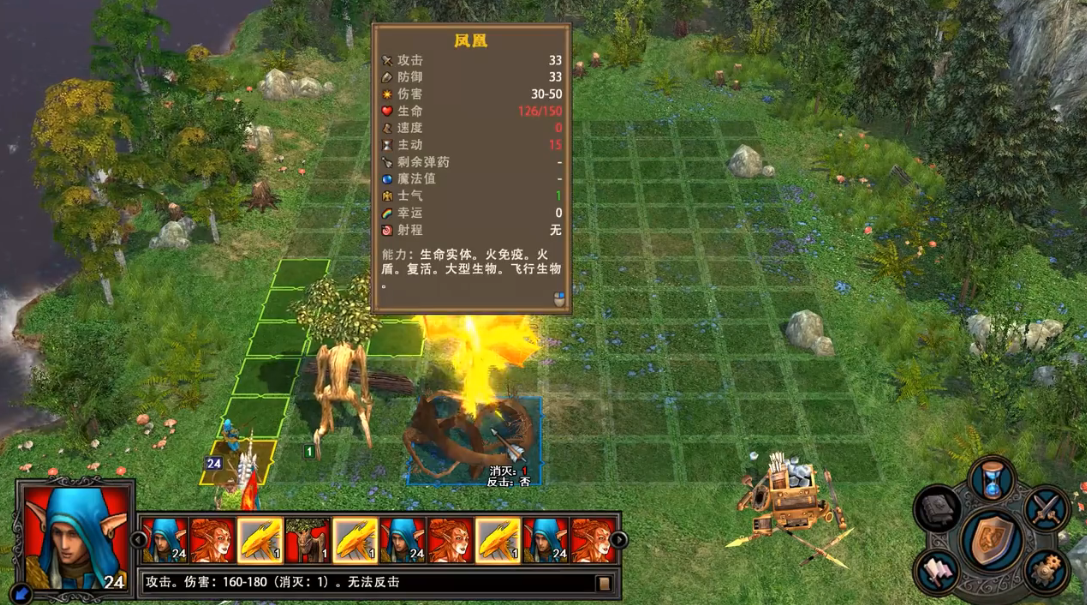Show earlier turns with the left arrow
Screen dimensions: 1087x605
(139, 540)
